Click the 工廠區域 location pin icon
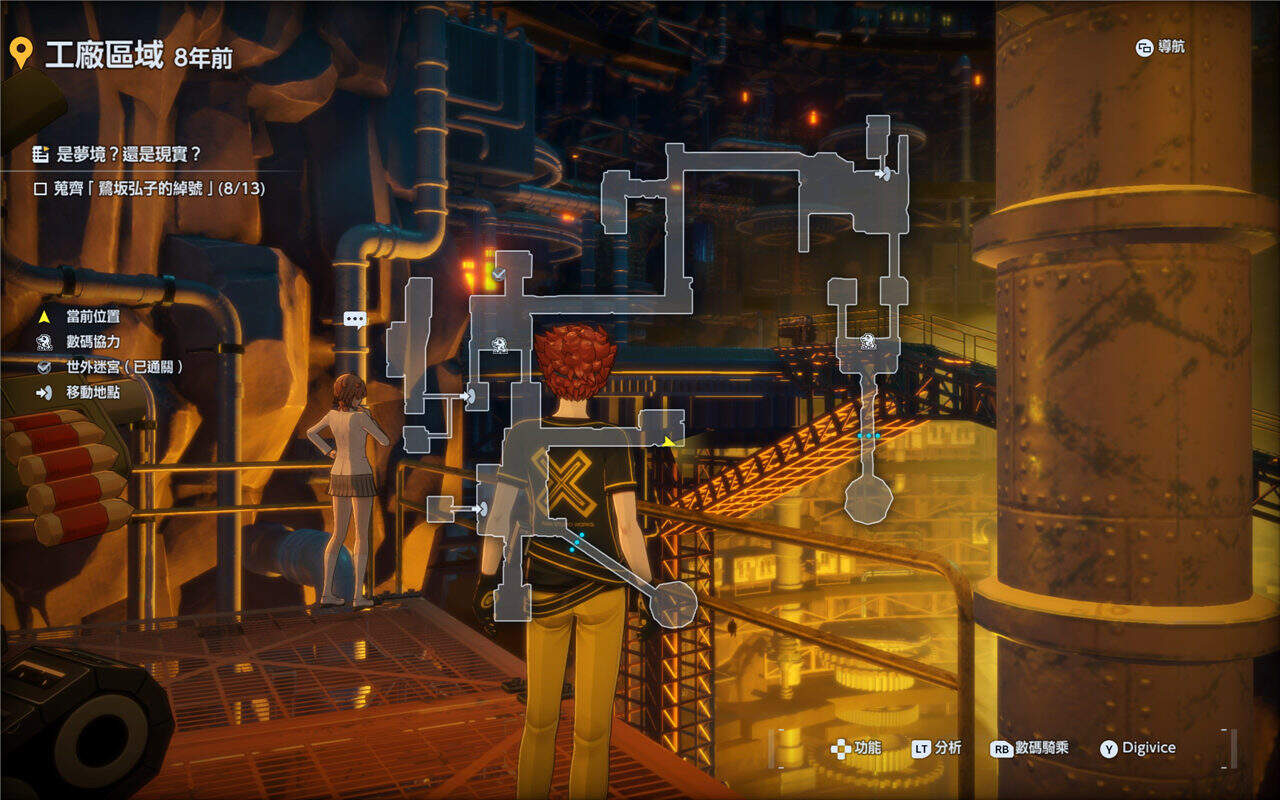1280x800 pixels. point(19,54)
